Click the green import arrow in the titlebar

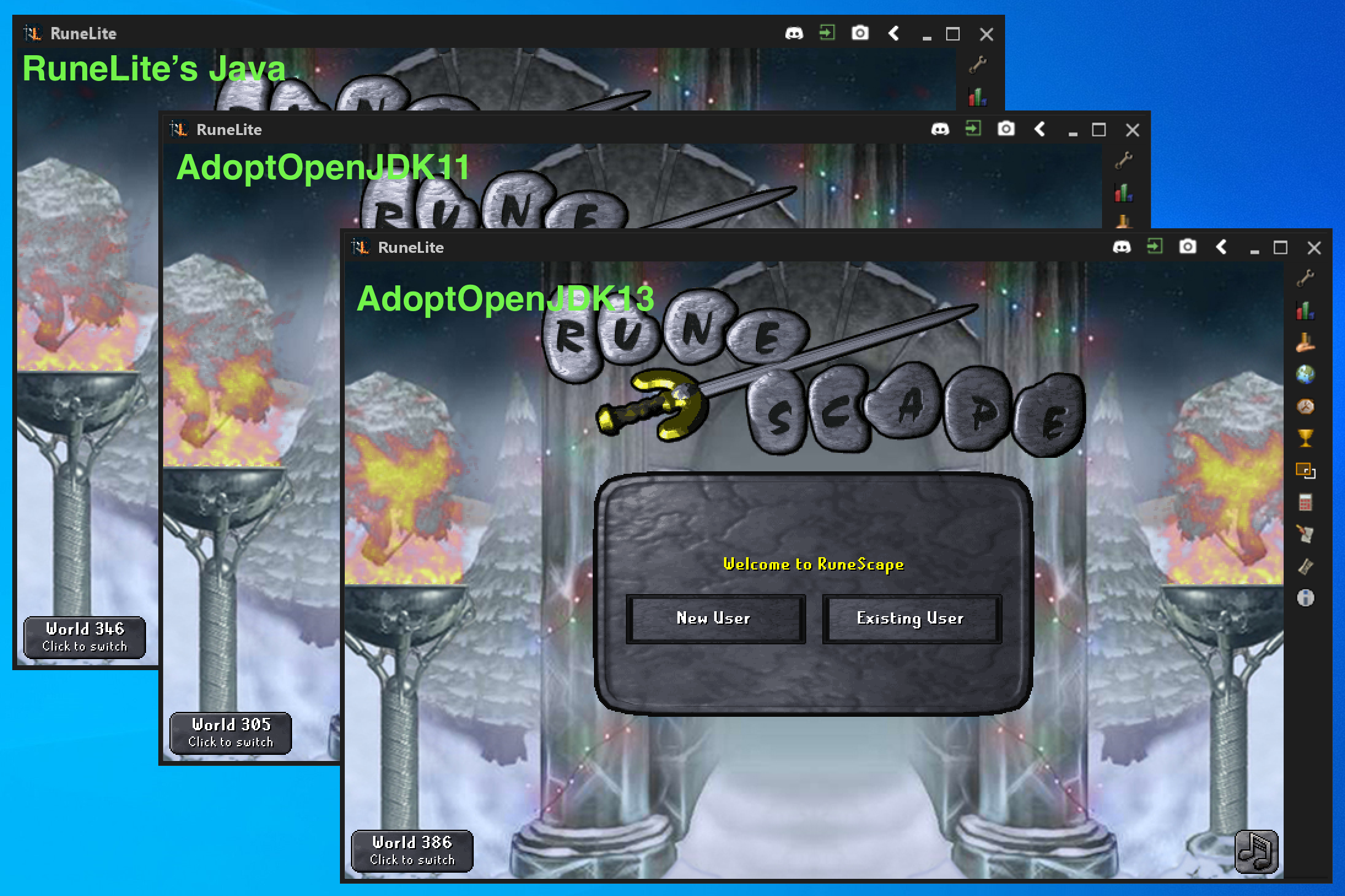(x=1156, y=247)
